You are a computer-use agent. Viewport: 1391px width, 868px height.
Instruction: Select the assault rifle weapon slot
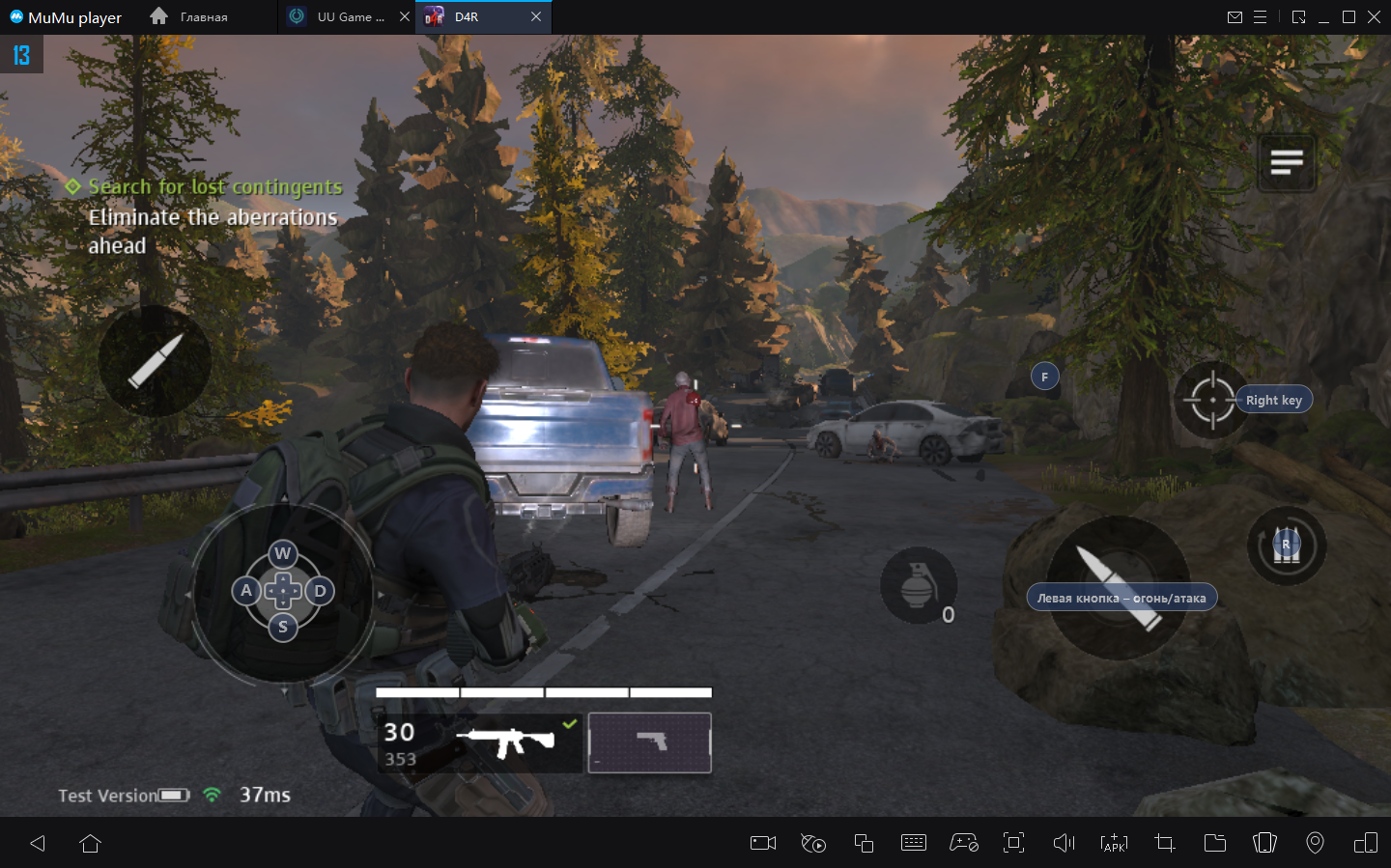pyautogui.click(x=504, y=742)
